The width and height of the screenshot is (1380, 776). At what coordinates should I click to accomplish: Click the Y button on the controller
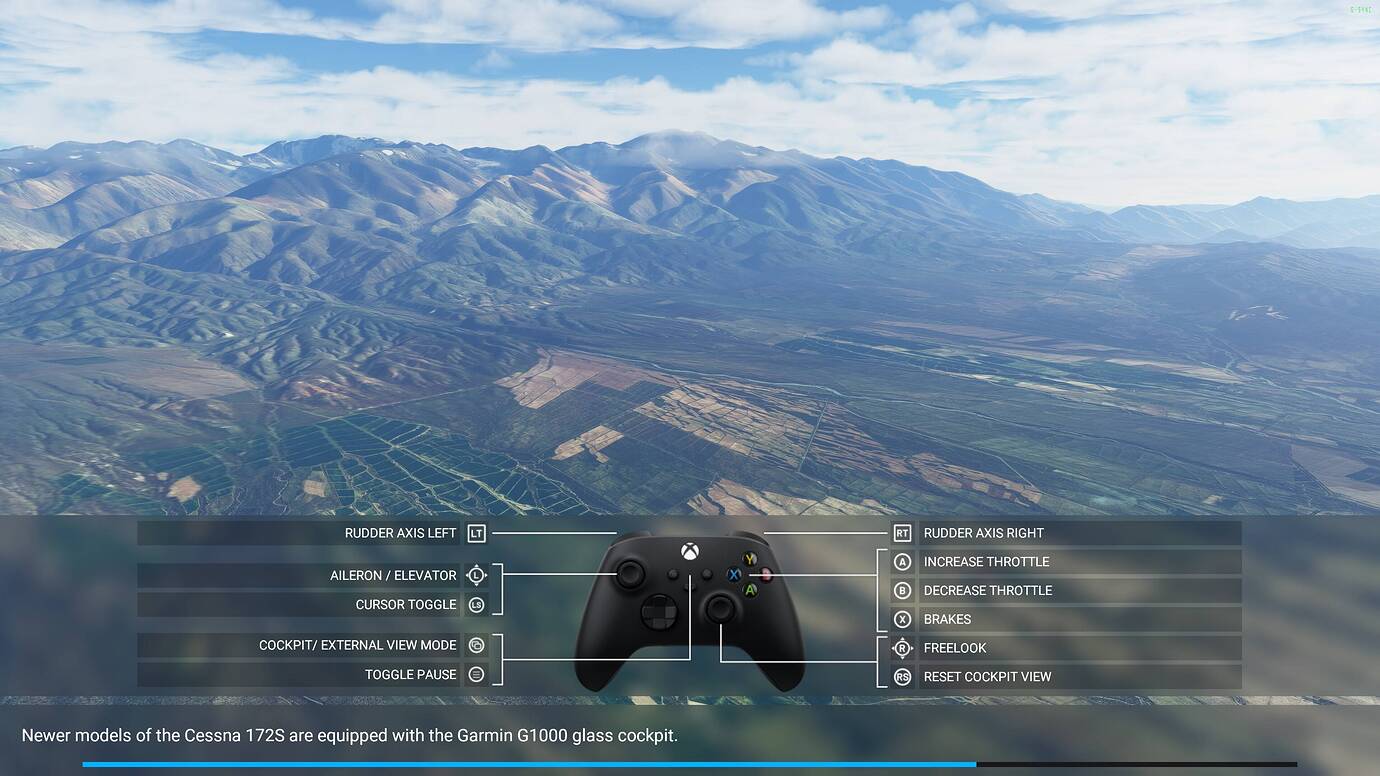pos(749,558)
